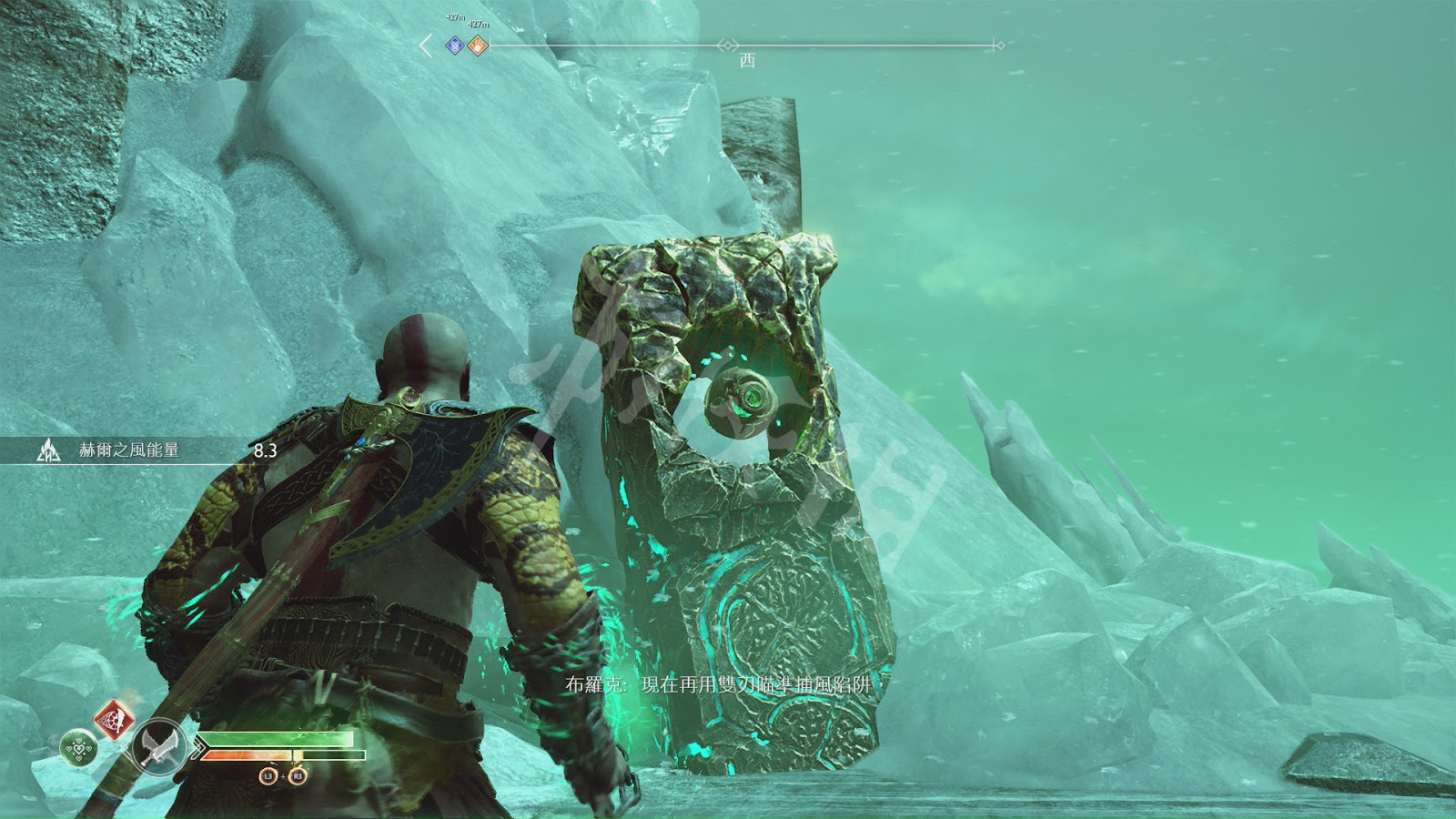Click the compass left arrow
This screenshot has width=1456, height=819.
pyautogui.click(x=426, y=45)
